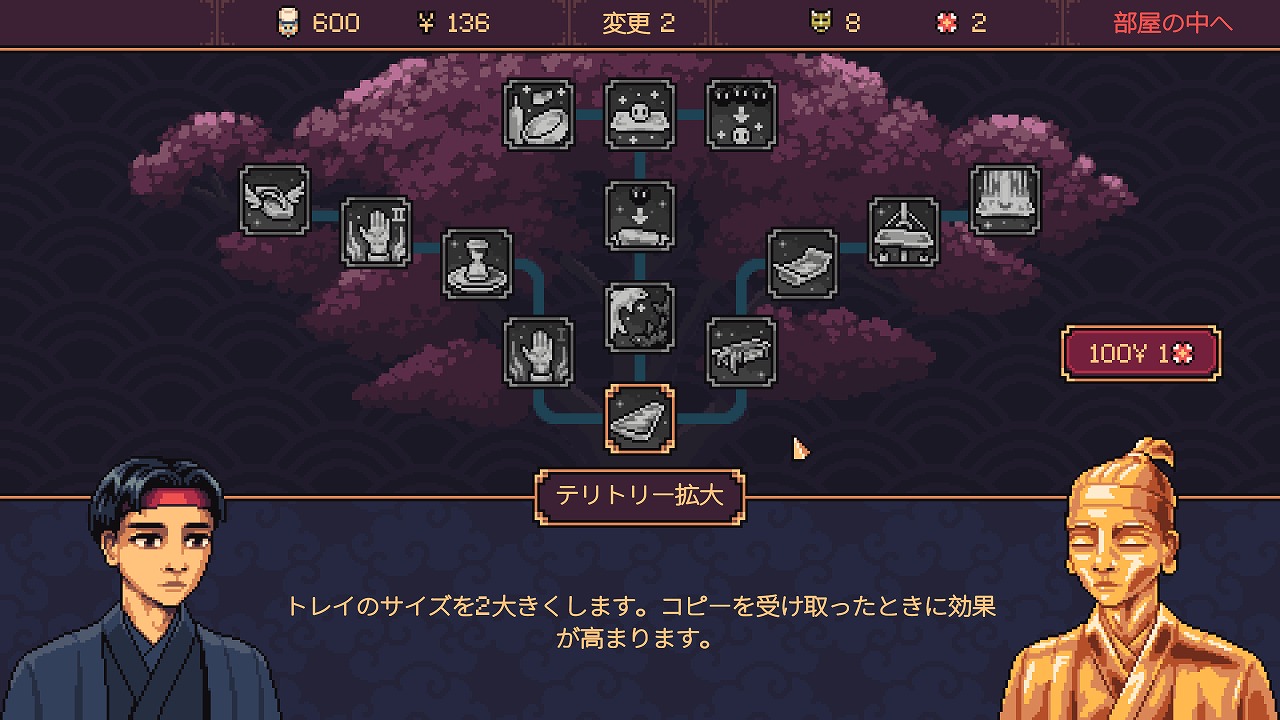Select the bottle and plate skill node
Viewport: 1280px width, 720px height.
[x=539, y=115]
